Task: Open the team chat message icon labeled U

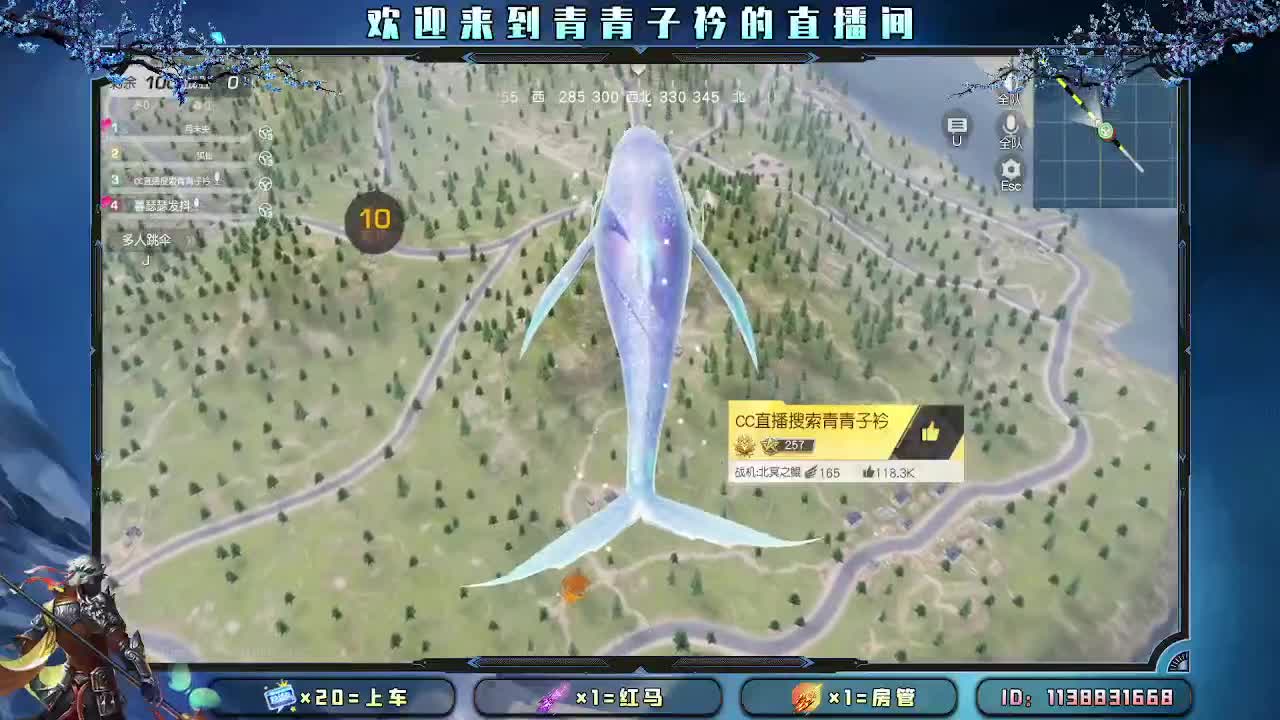Action: [x=957, y=125]
